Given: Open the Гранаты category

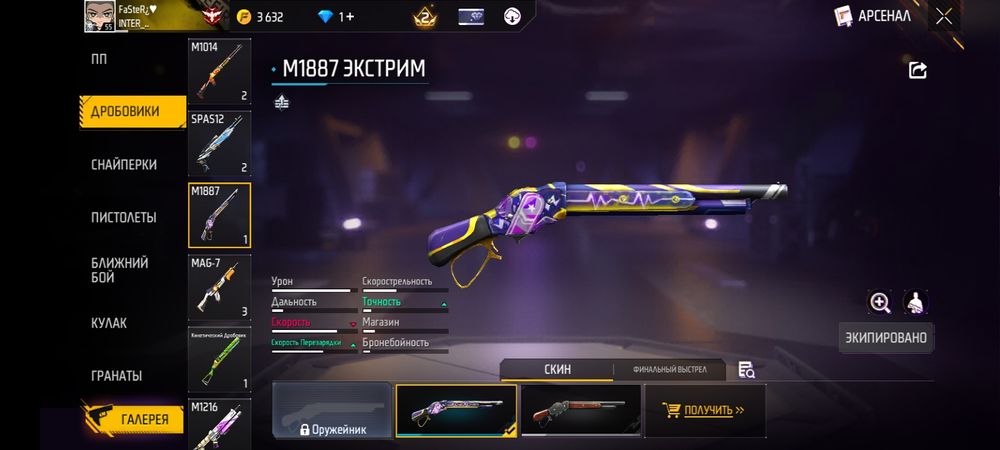Looking at the screenshot, I should 116,376.
